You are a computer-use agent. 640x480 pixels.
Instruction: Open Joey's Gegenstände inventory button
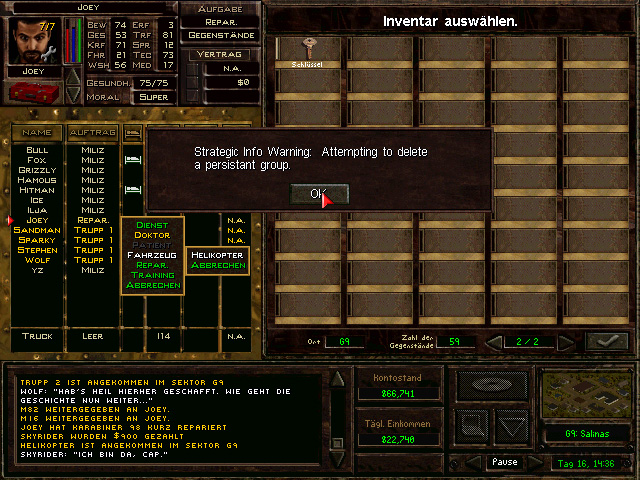222,35
